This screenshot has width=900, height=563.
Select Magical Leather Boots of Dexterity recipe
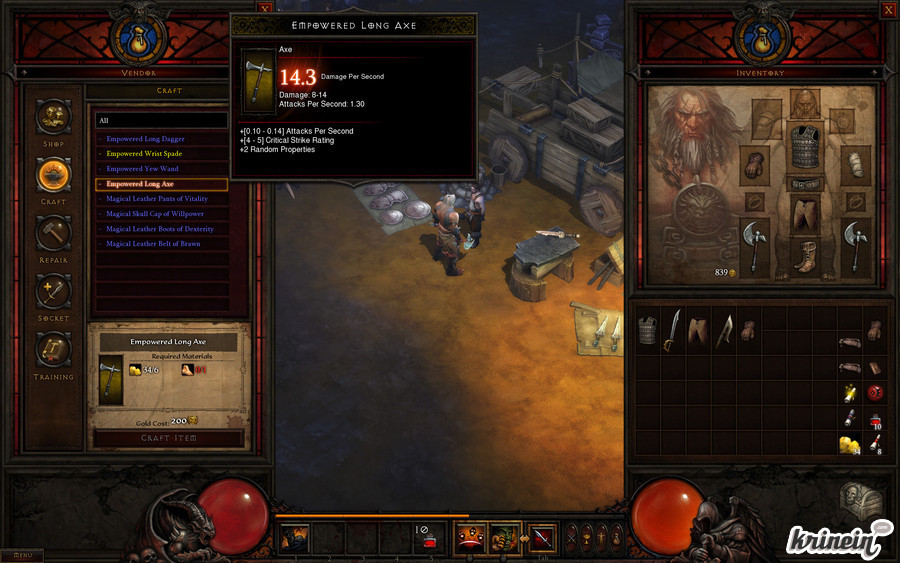160,229
